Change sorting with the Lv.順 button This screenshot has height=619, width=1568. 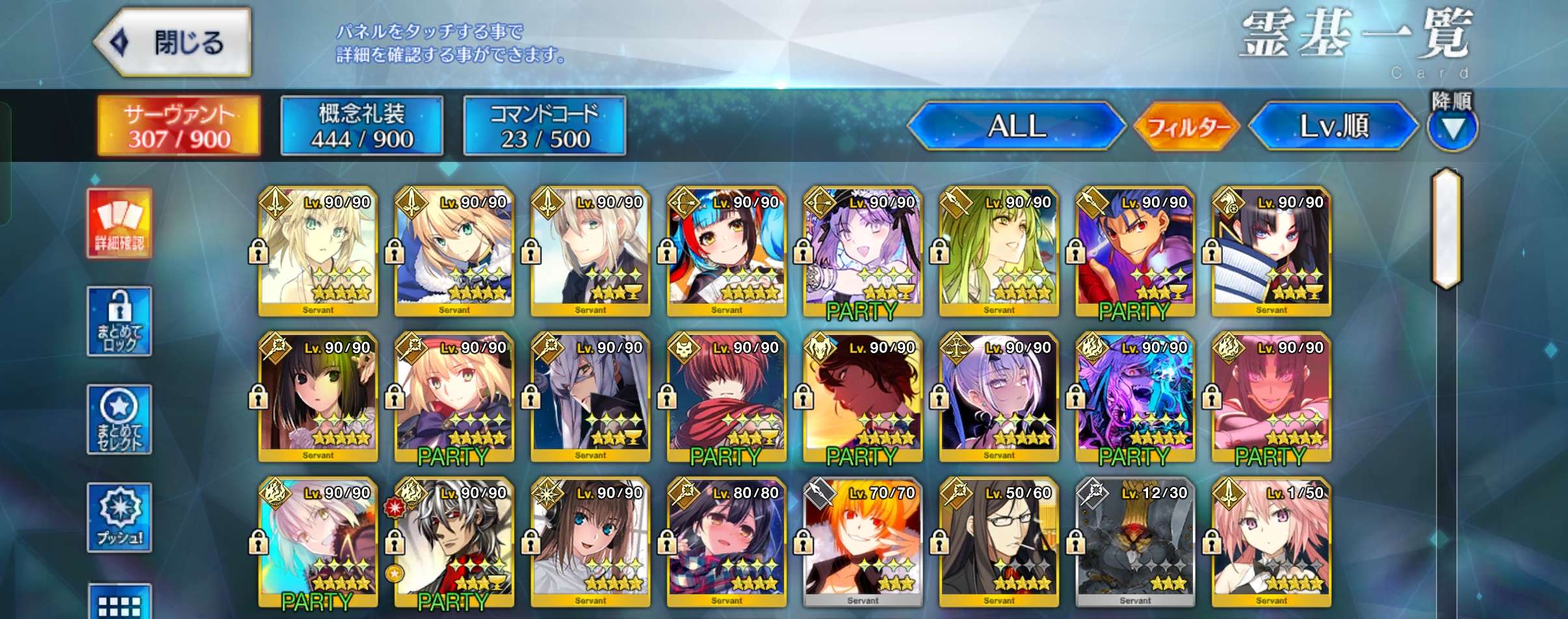pos(1333,126)
